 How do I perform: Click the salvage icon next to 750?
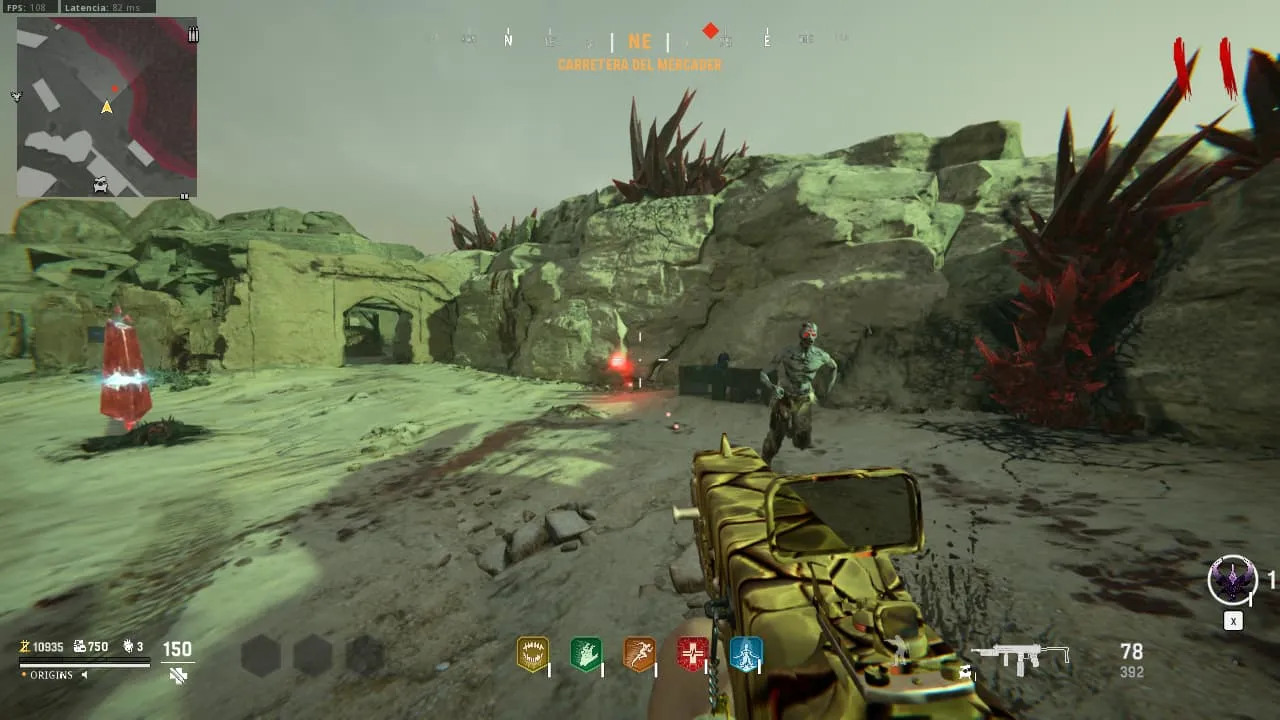click(x=80, y=647)
